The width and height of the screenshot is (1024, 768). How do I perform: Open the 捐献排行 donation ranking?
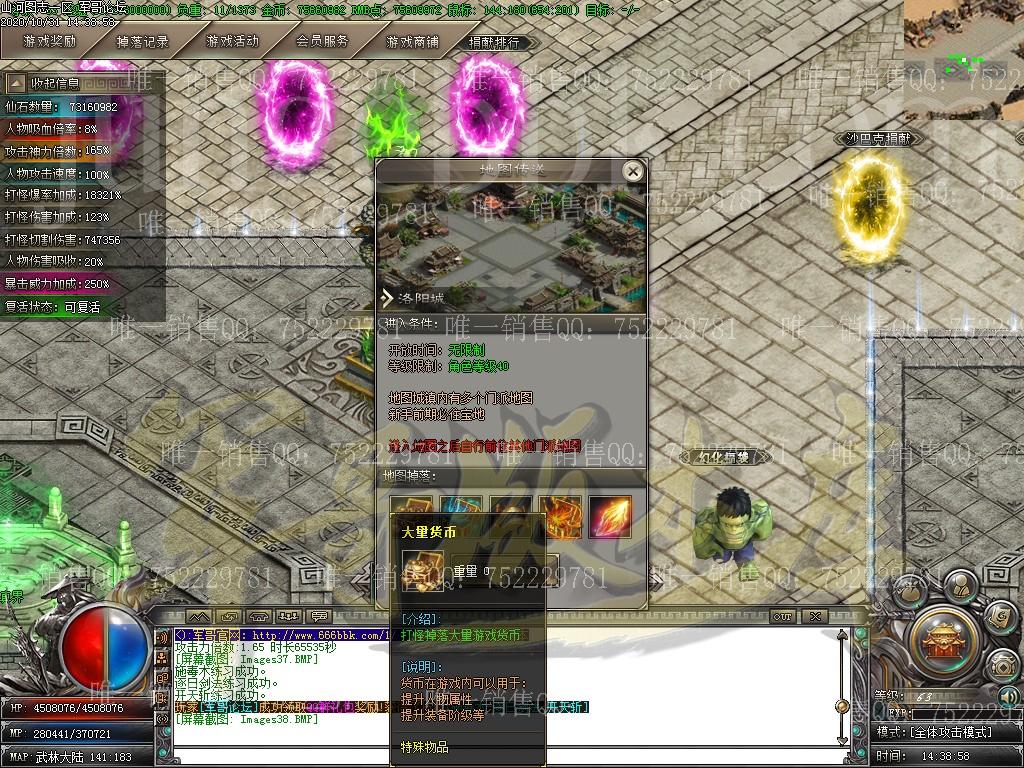pyautogui.click(x=494, y=43)
